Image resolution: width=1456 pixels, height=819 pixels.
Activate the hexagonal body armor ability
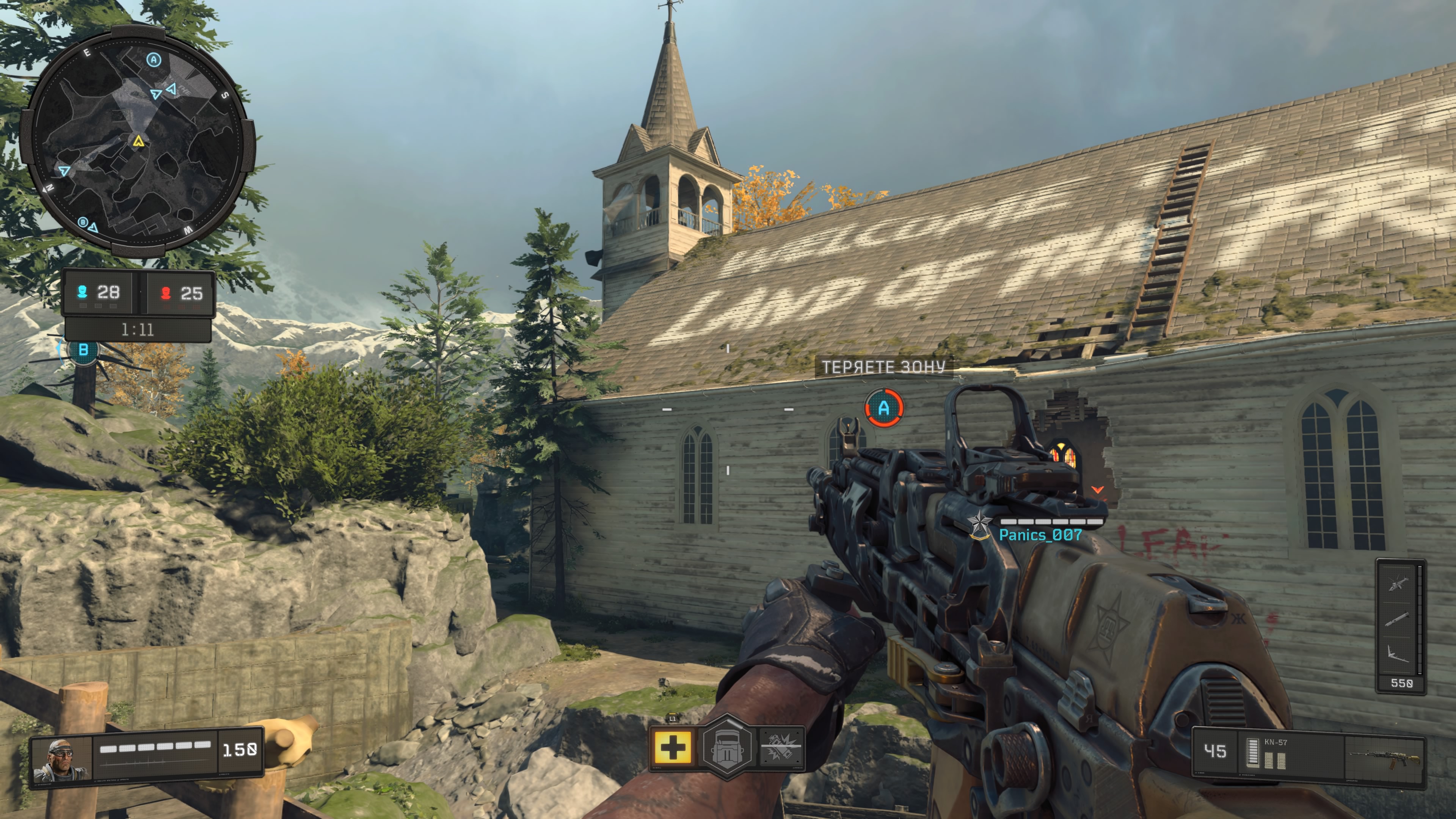(x=728, y=747)
